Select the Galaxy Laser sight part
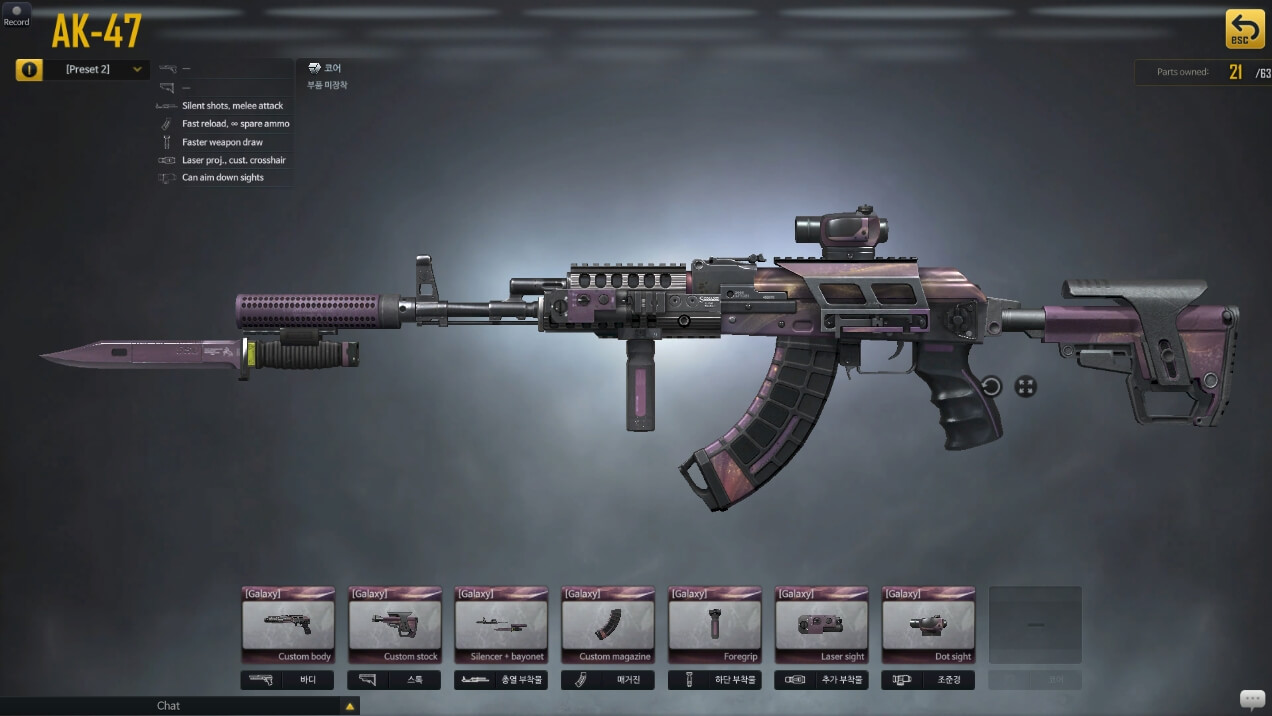 coord(821,625)
